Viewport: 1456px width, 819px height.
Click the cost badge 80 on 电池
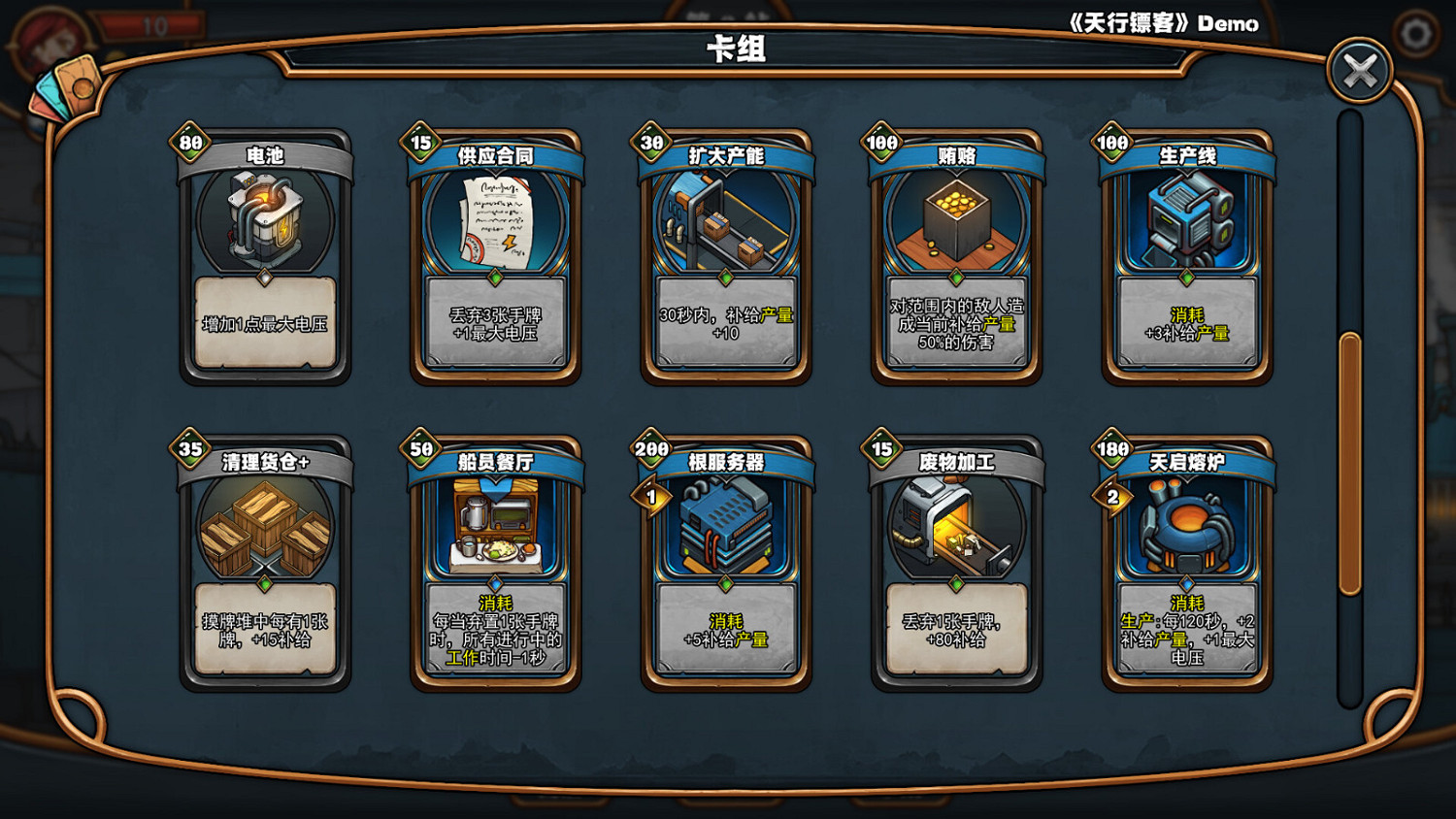pos(190,143)
